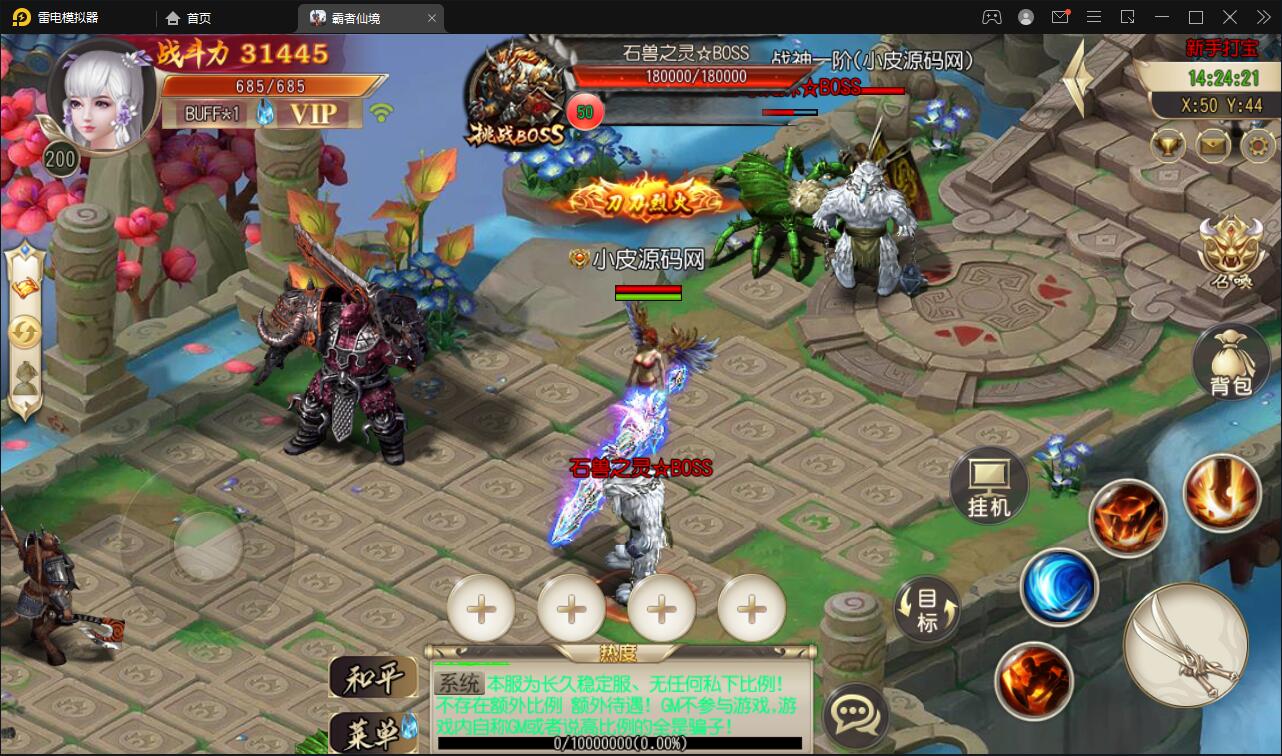Activate the 挂机 auto-hang mode icon
This screenshot has height=756, width=1282.
tap(989, 485)
